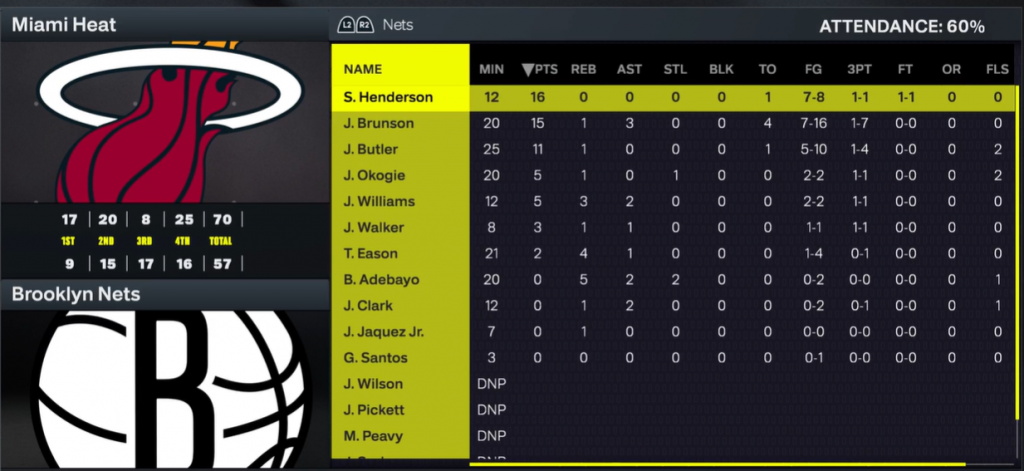Select J. Okogie's player row

tap(372, 175)
